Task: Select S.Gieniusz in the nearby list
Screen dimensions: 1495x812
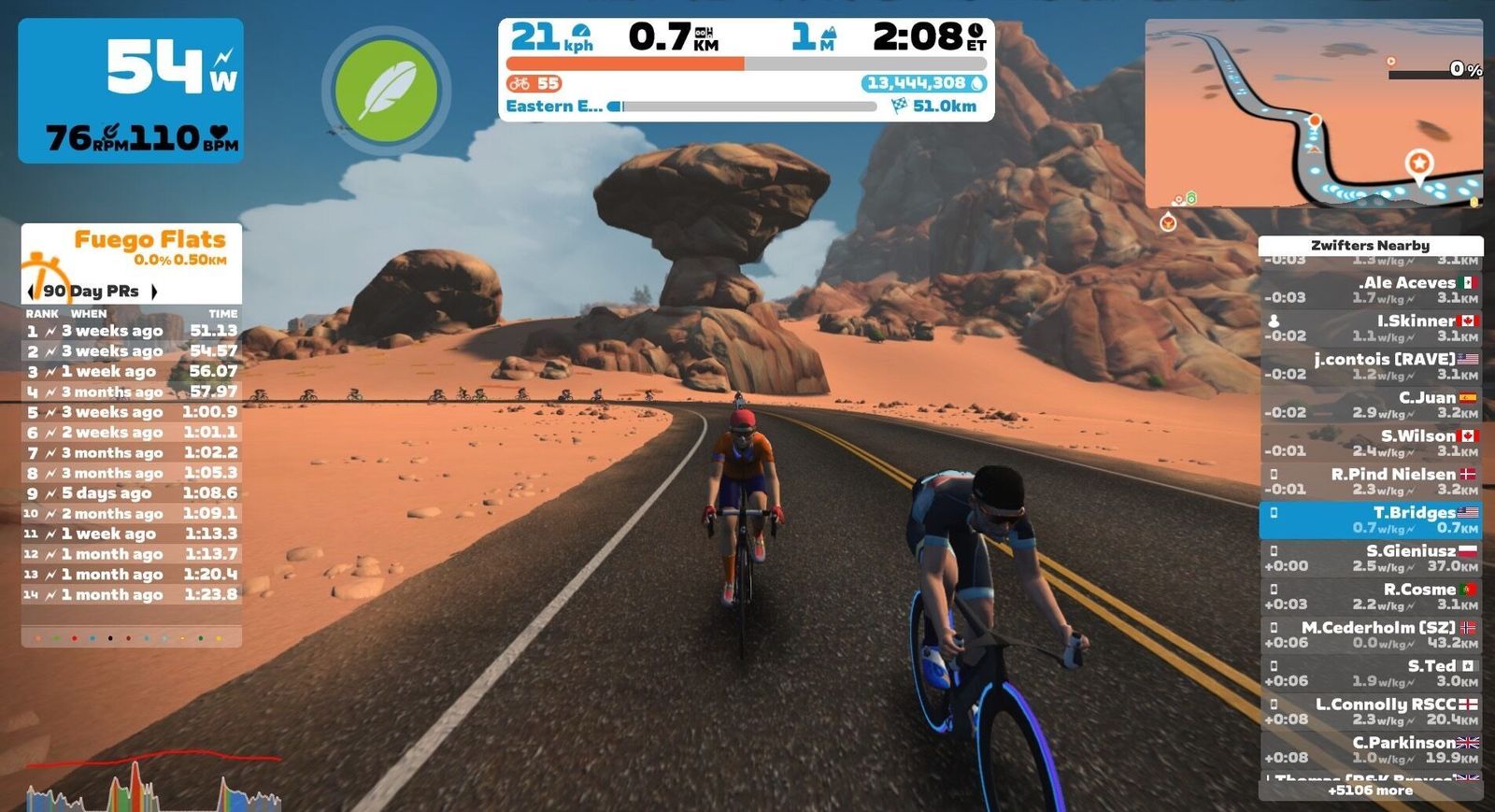Action: point(1370,558)
